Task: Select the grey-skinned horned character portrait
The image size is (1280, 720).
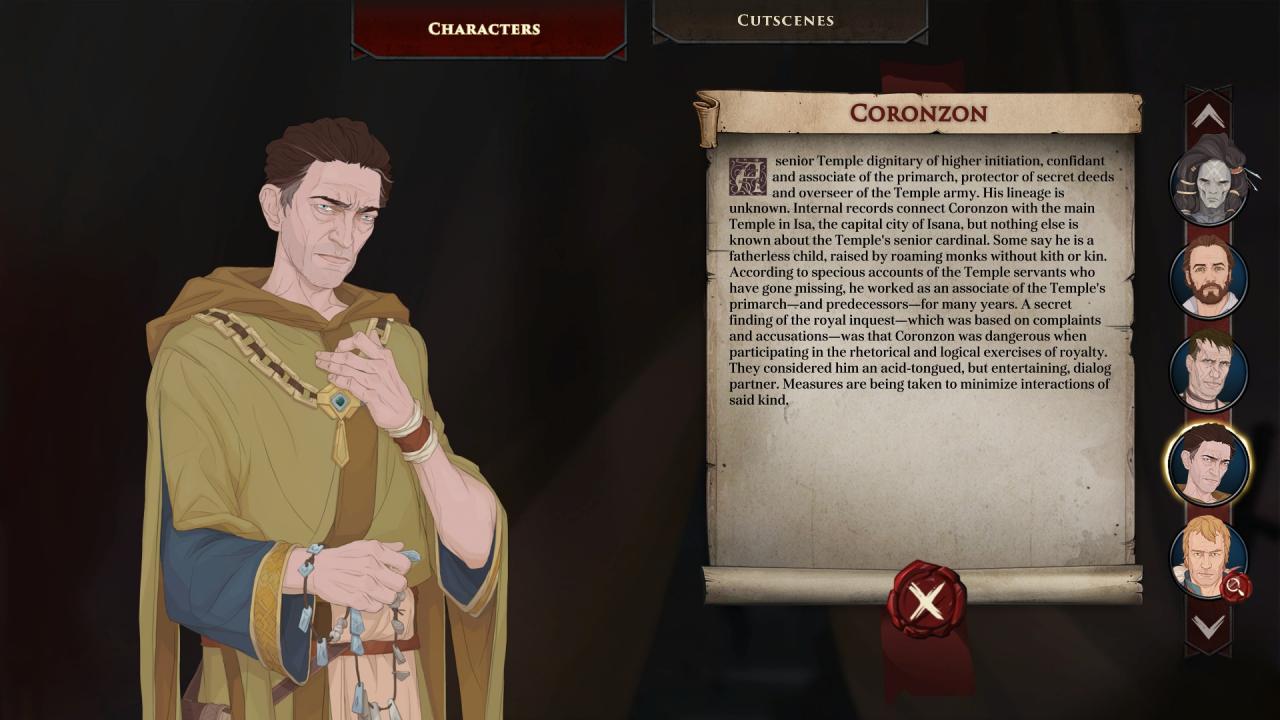Action: [1208, 183]
